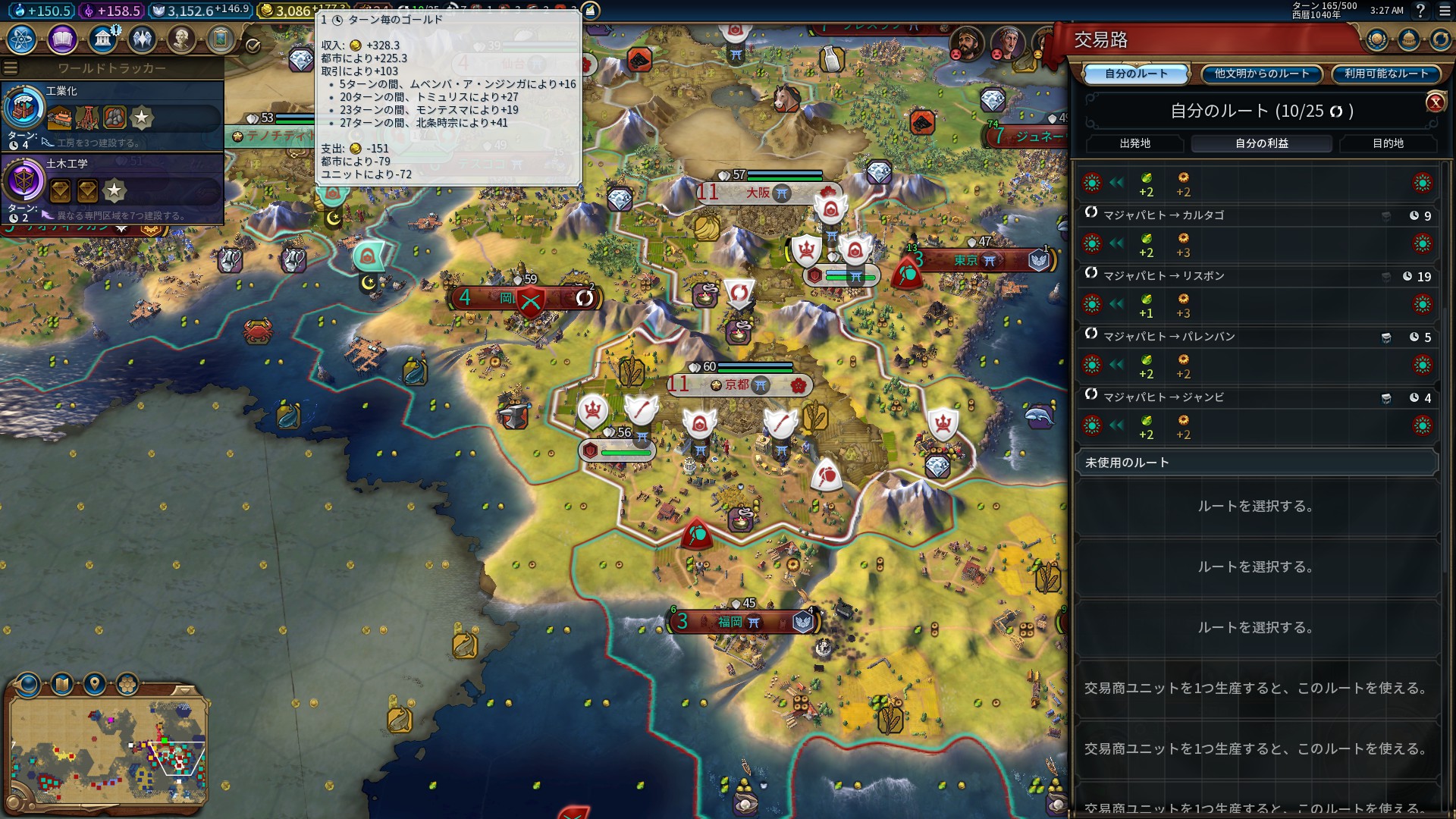1456x819 pixels.
Task: Open the main menu hamburger button
Action: [1445, 11]
